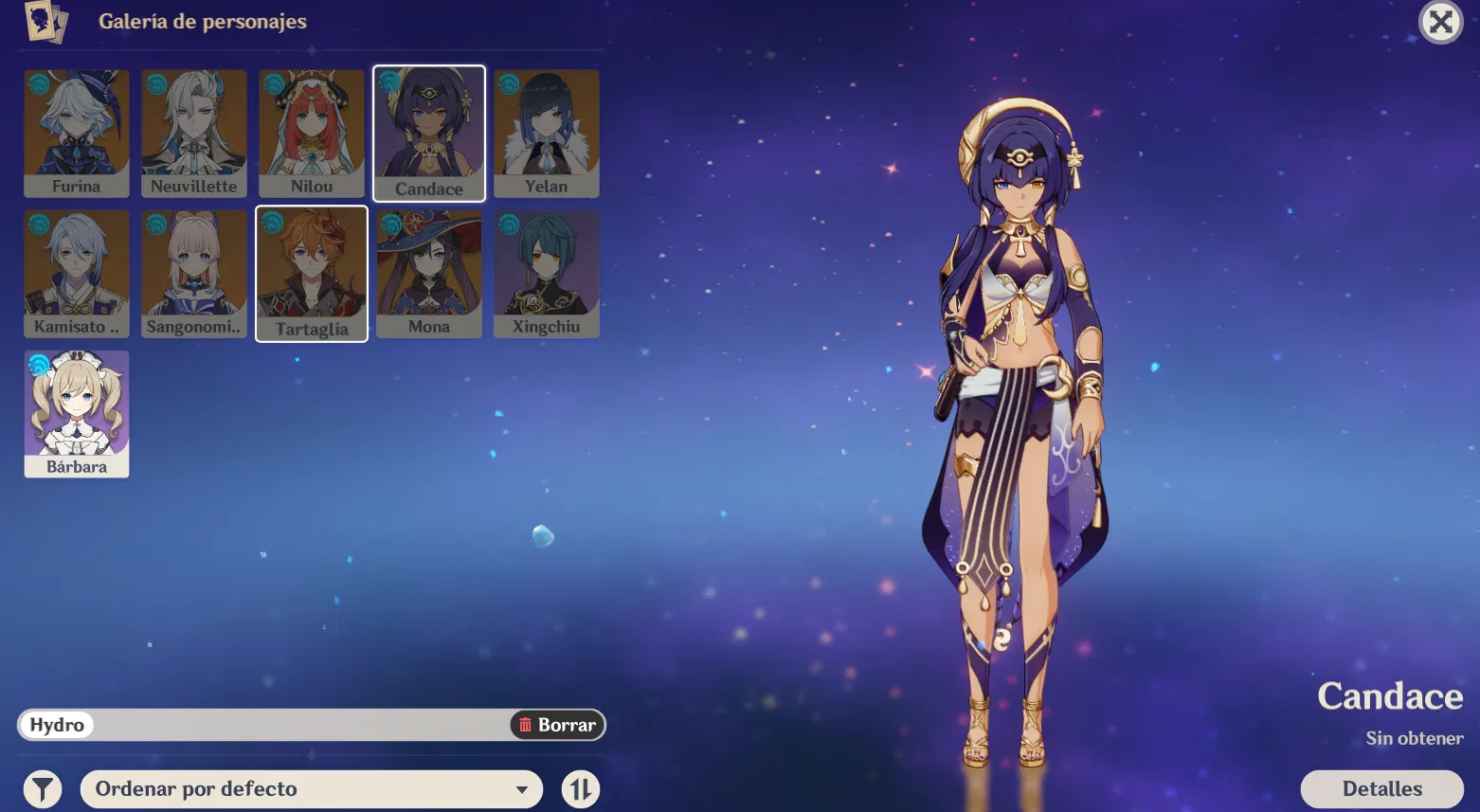Open filter options with the funnel icon
Image resolution: width=1480 pixels, height=812 pixels.
click(x=42, y=787)
